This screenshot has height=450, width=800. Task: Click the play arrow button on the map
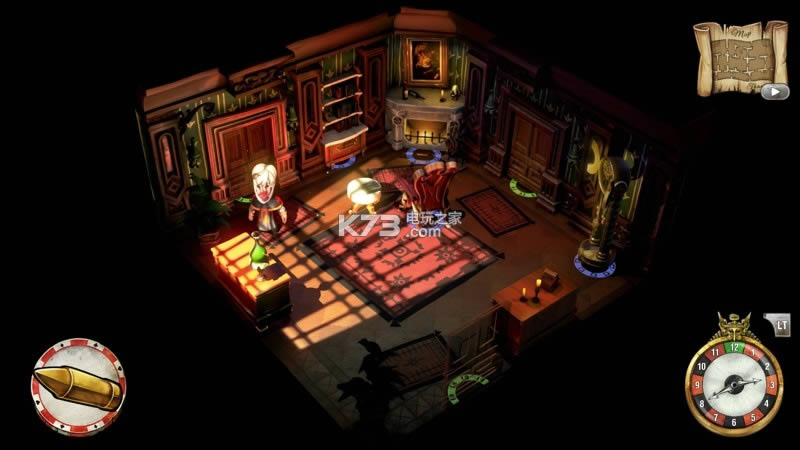coord(774,92)
